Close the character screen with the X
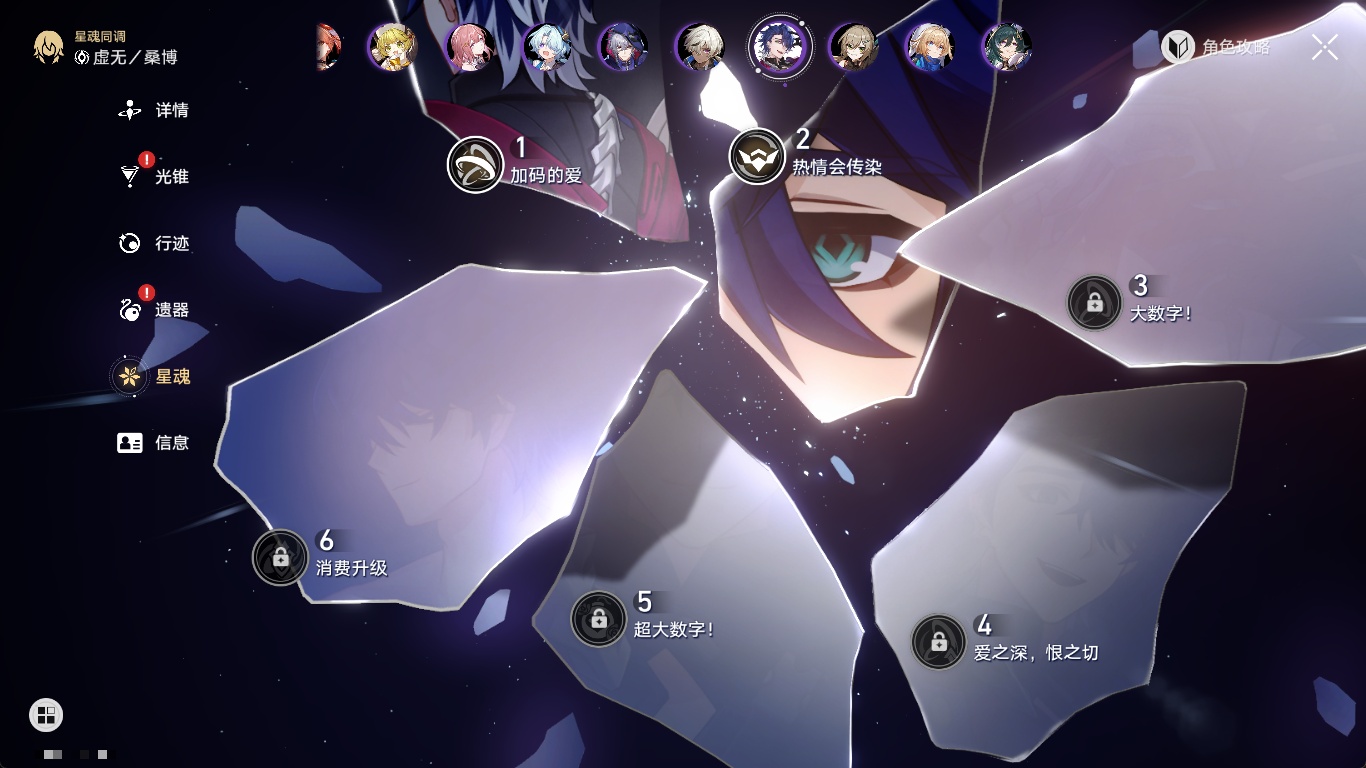This screenshot has width=1366, height=768. tap(1325, 46)
